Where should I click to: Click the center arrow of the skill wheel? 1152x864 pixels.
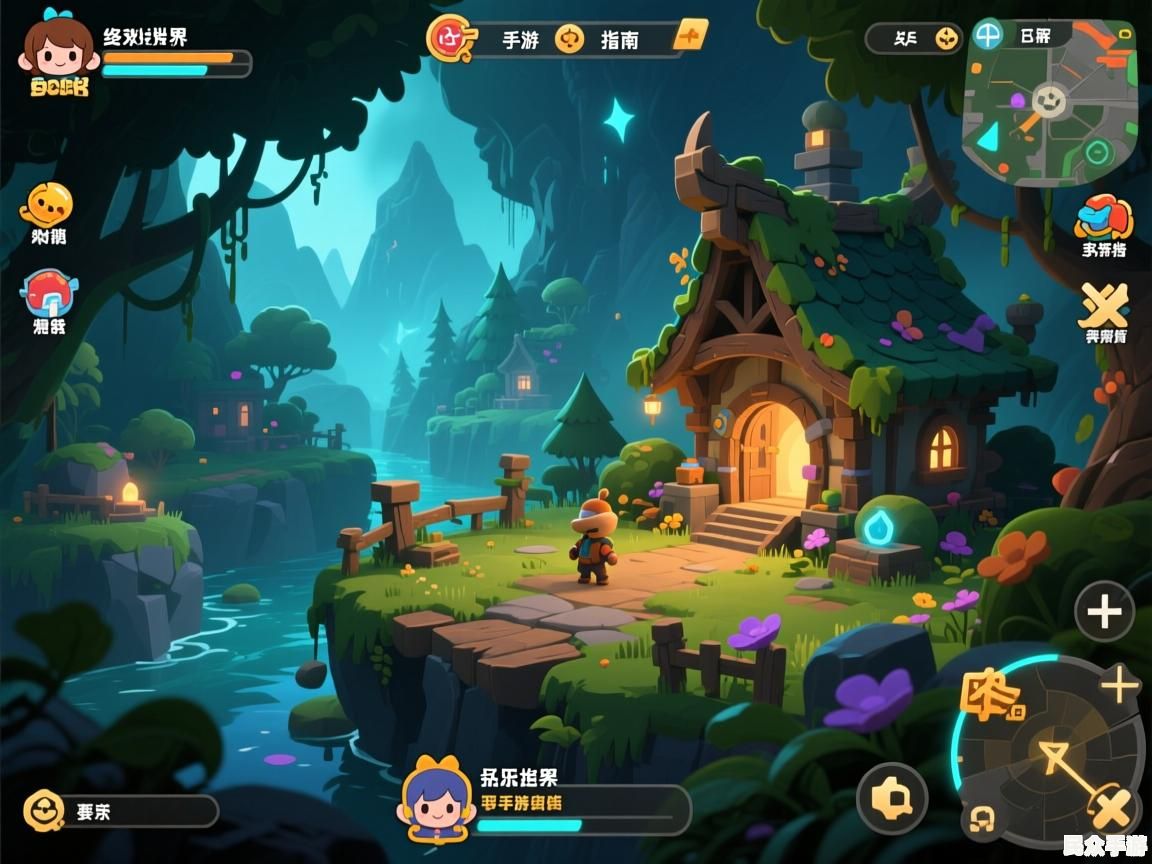pos(1057,760)
